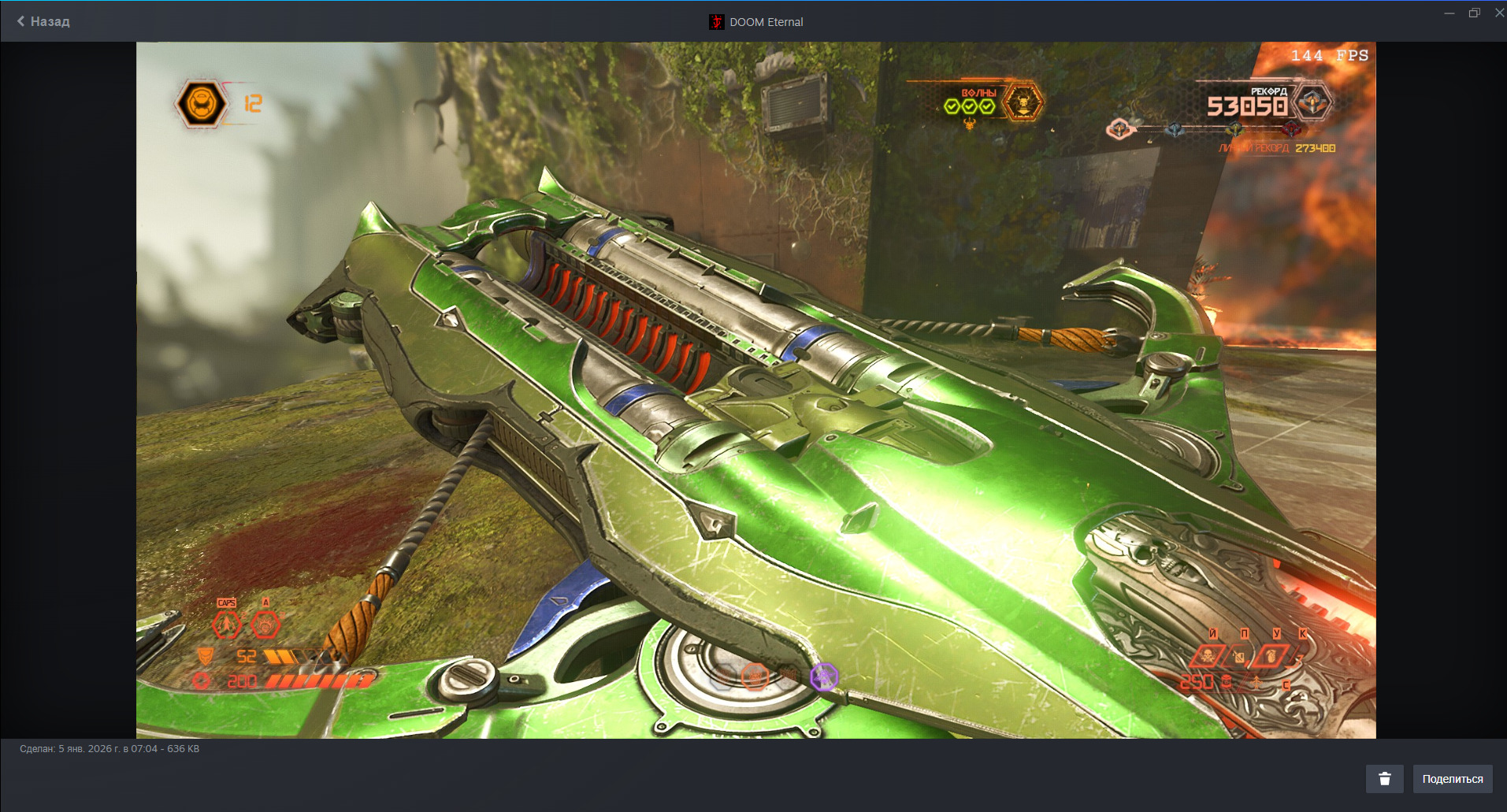Delete the screenshot with the trash button
The height and width of the screenshot is (812, 1507).
[x=1384, y=779]
